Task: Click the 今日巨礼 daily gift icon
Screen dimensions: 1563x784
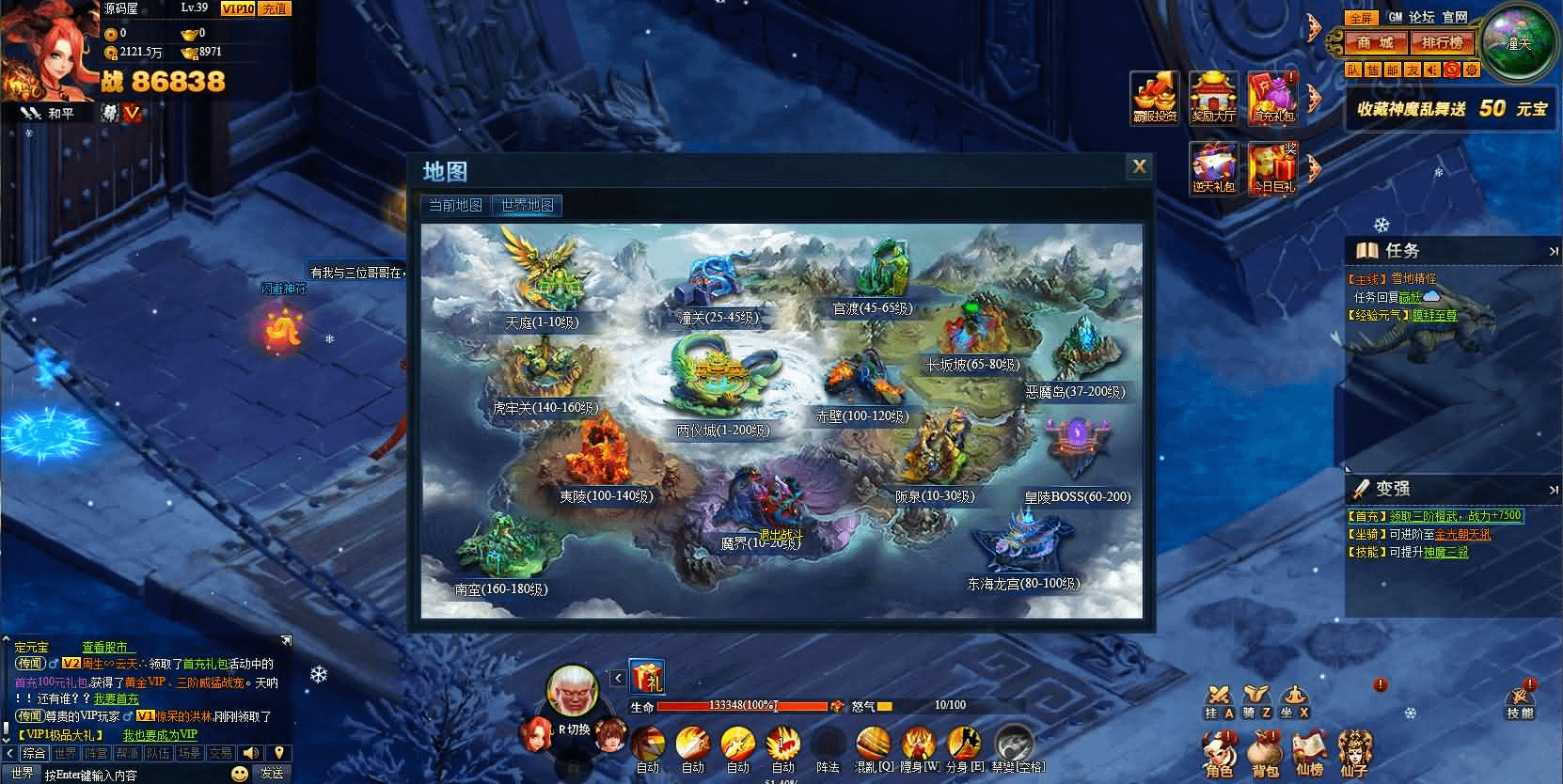Action: 1272,168
